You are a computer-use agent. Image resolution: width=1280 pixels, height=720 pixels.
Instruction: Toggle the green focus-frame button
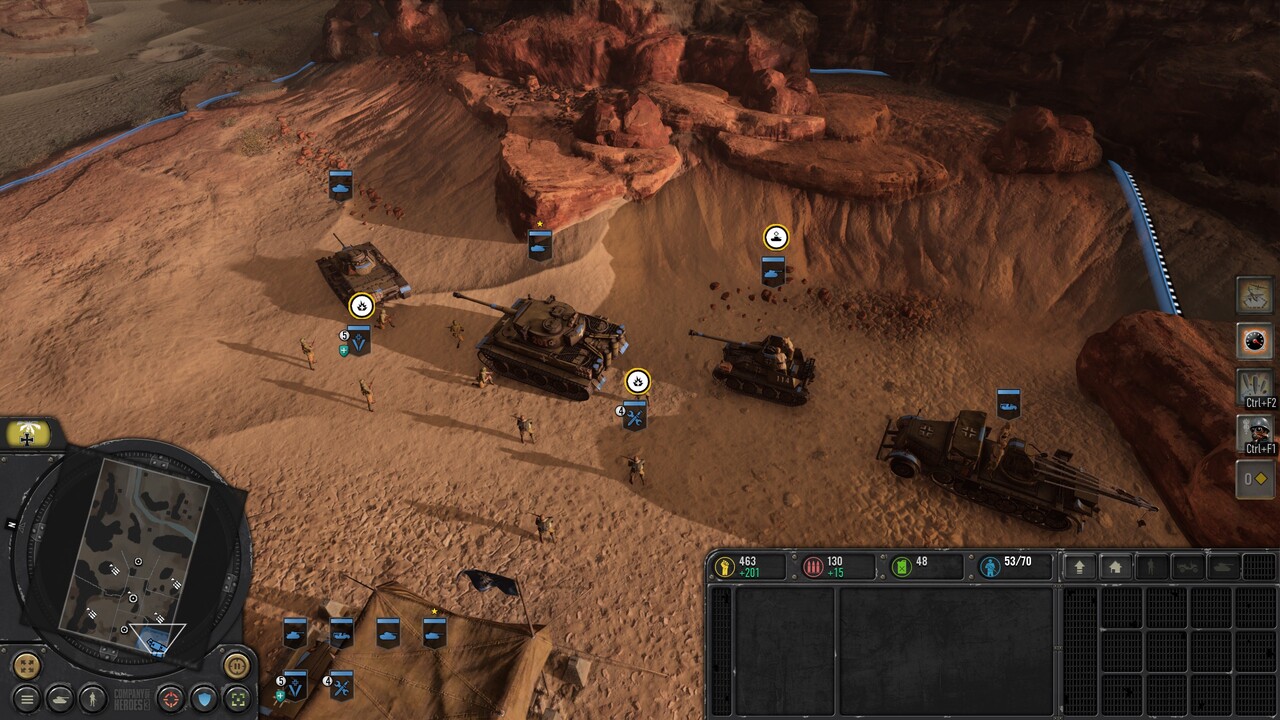[236, 698]
